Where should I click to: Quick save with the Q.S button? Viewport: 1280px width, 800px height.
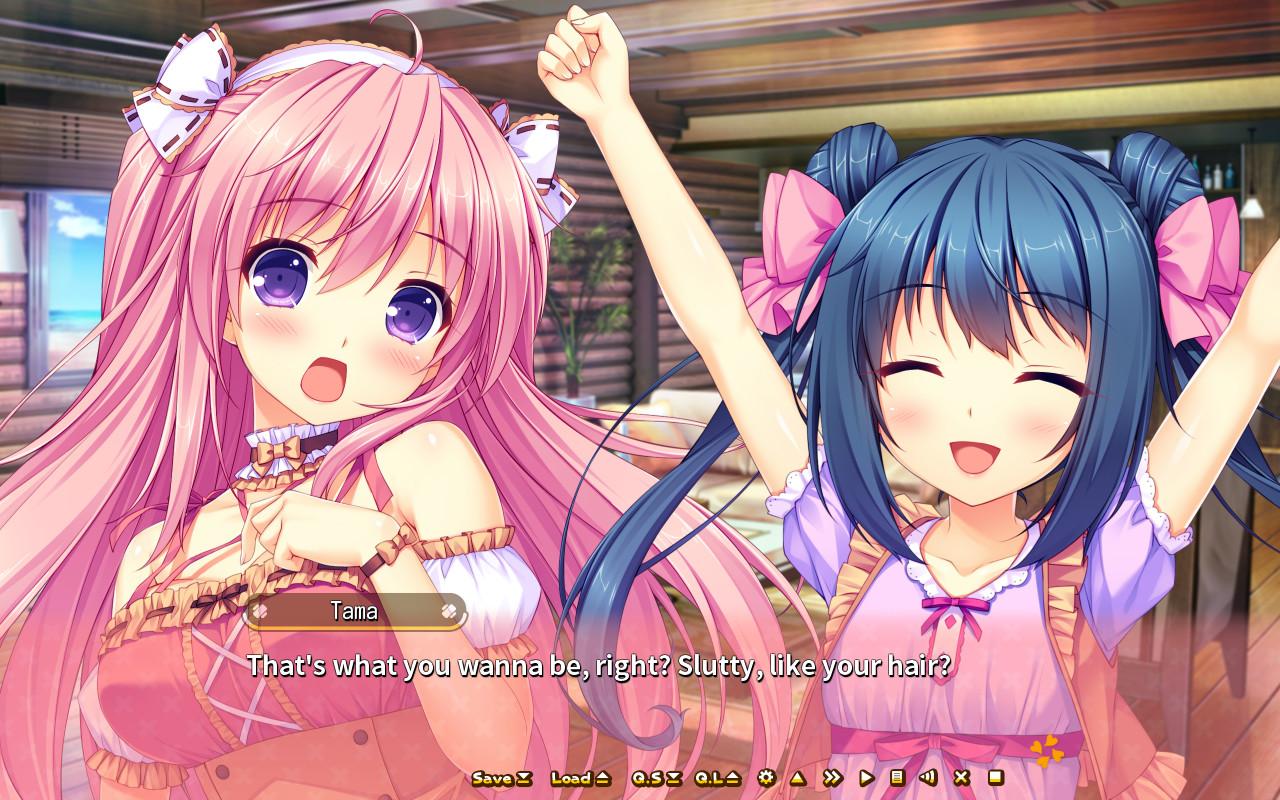pyautogui.click(x=656, y=778)
